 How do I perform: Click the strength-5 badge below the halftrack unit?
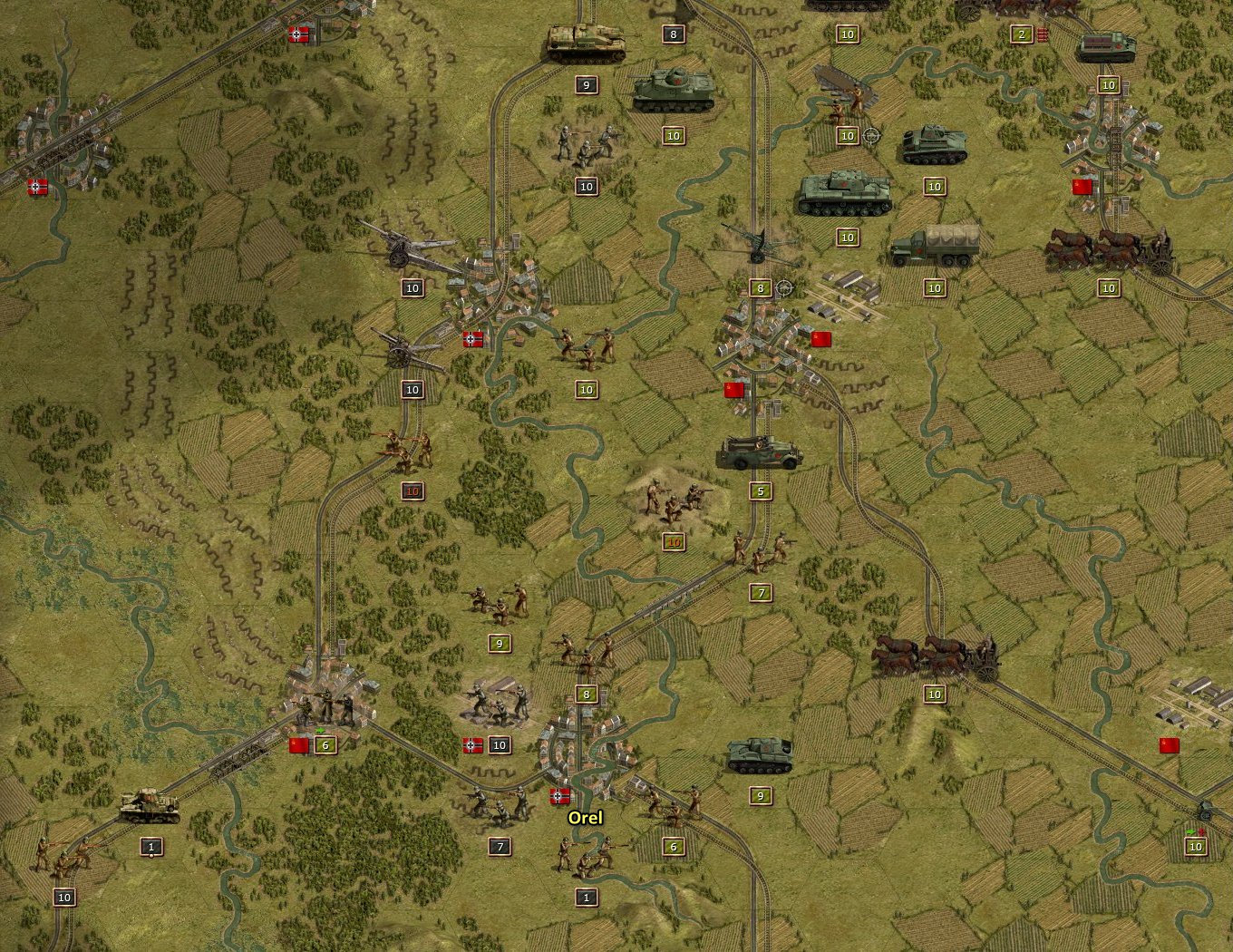point(760,492)
